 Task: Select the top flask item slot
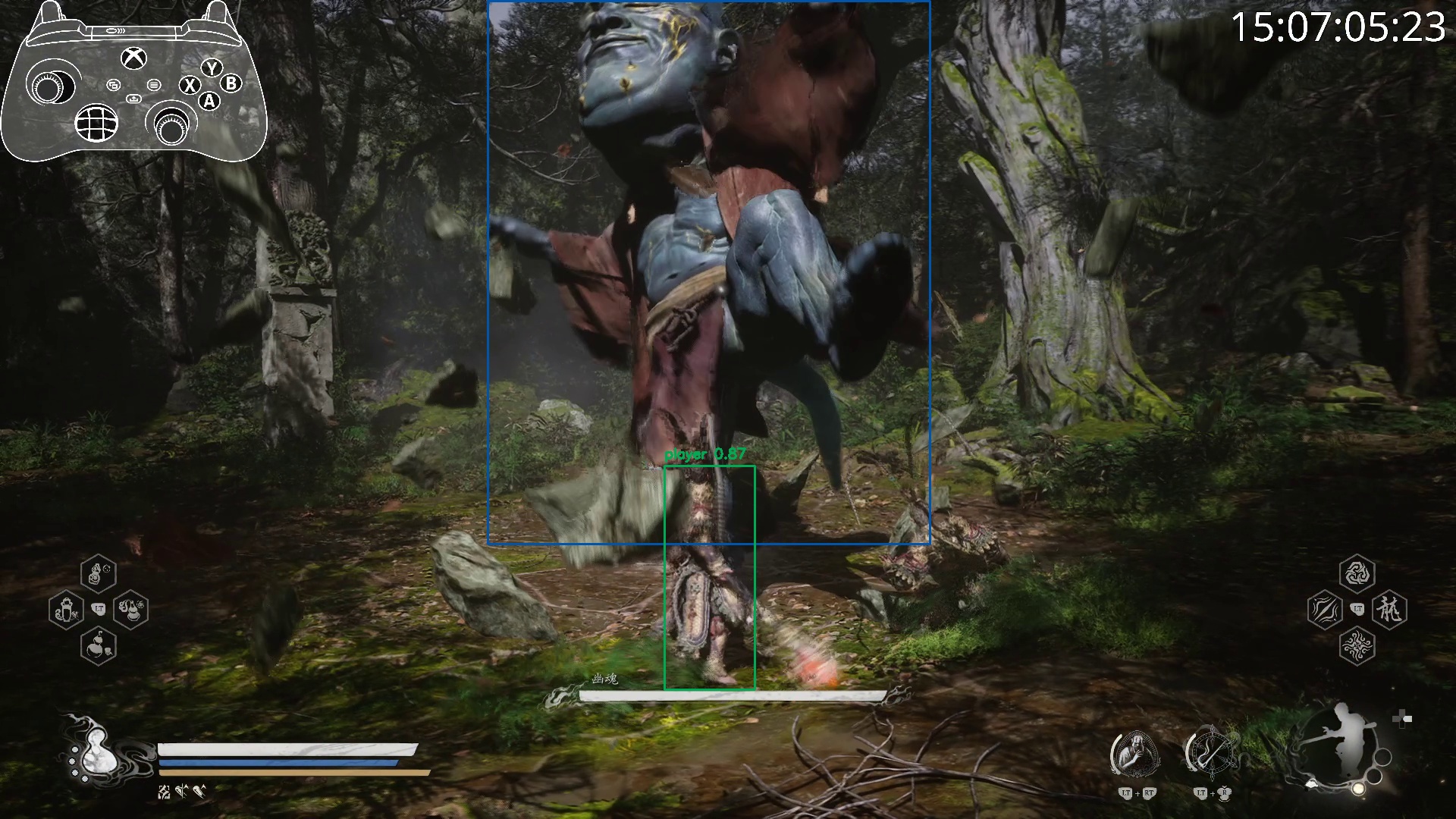[98, 573]
